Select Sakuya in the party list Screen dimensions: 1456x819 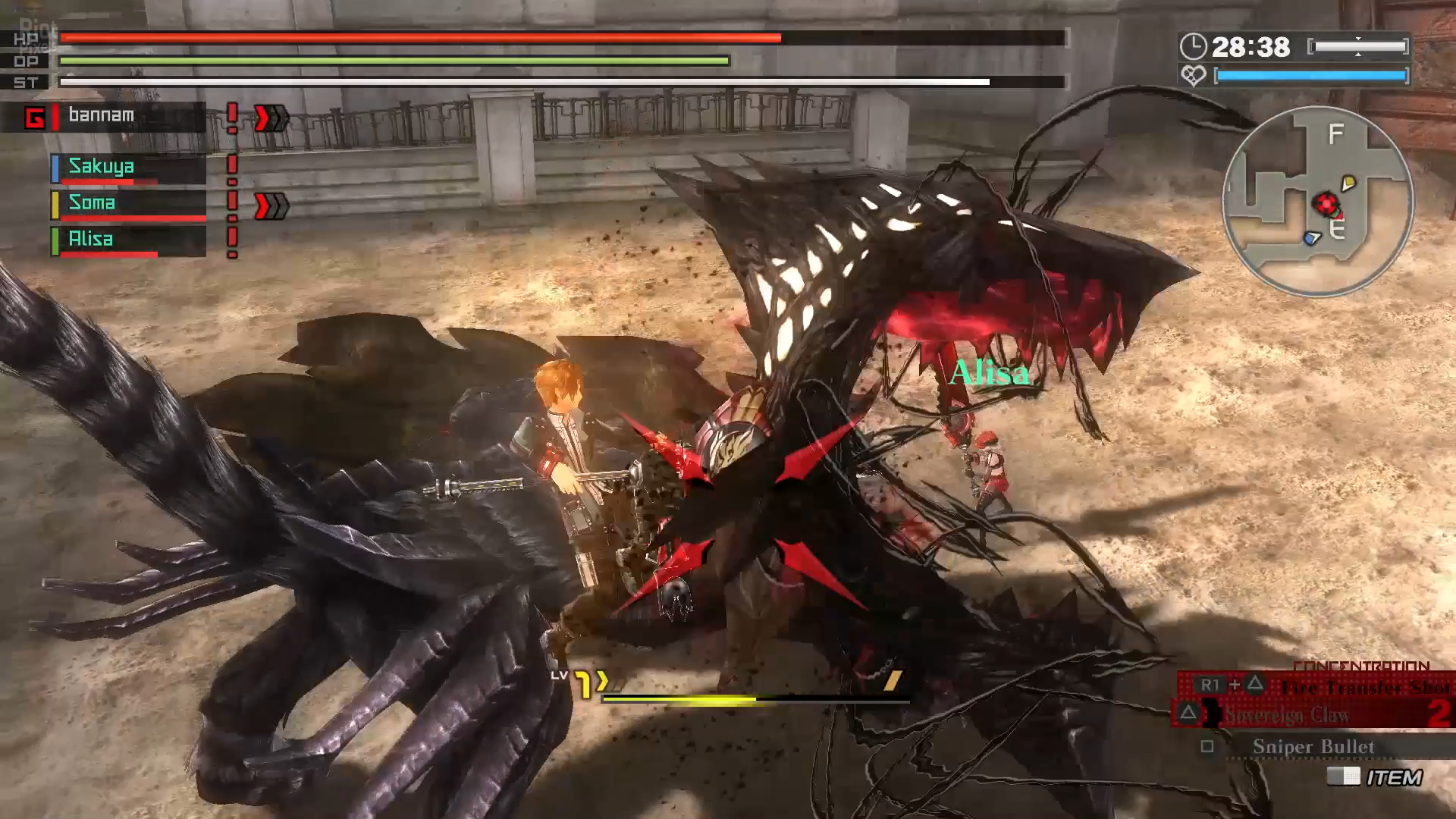(127, 168)
